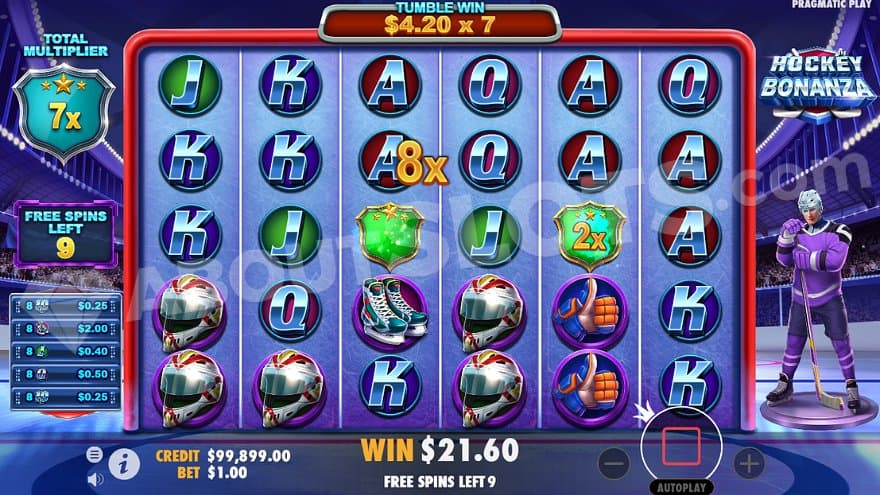Click the red square stop button

[x=681, y=449]
